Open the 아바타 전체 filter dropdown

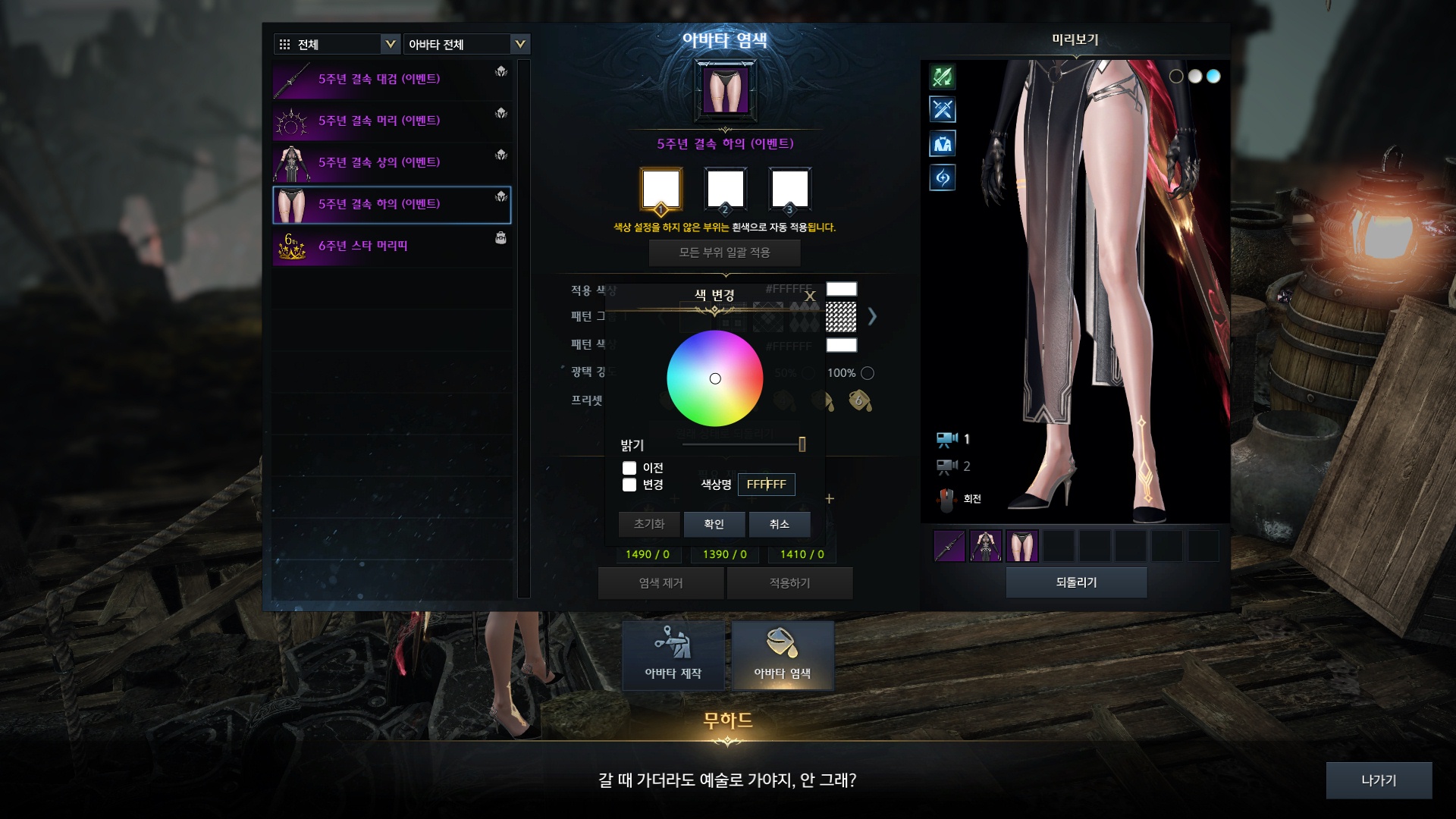coord(466,44)
